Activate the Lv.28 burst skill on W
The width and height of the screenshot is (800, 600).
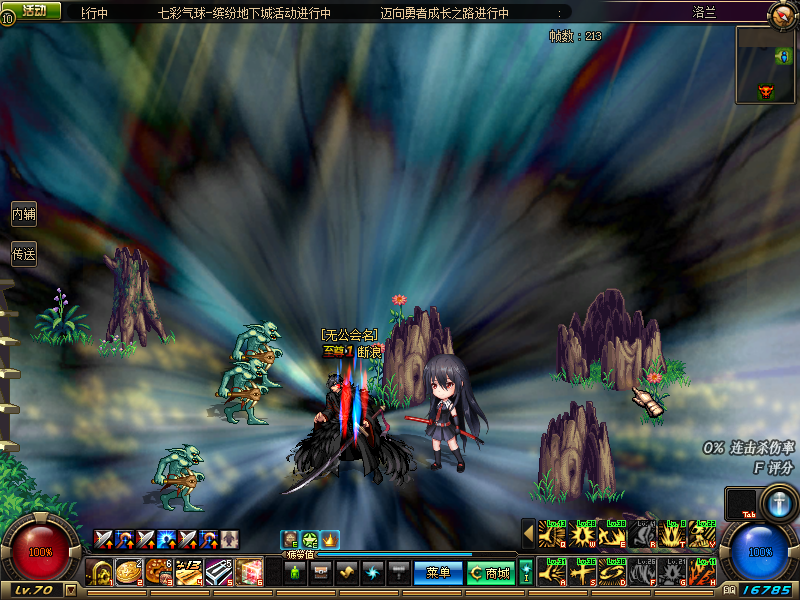click(x=581, y=536)
